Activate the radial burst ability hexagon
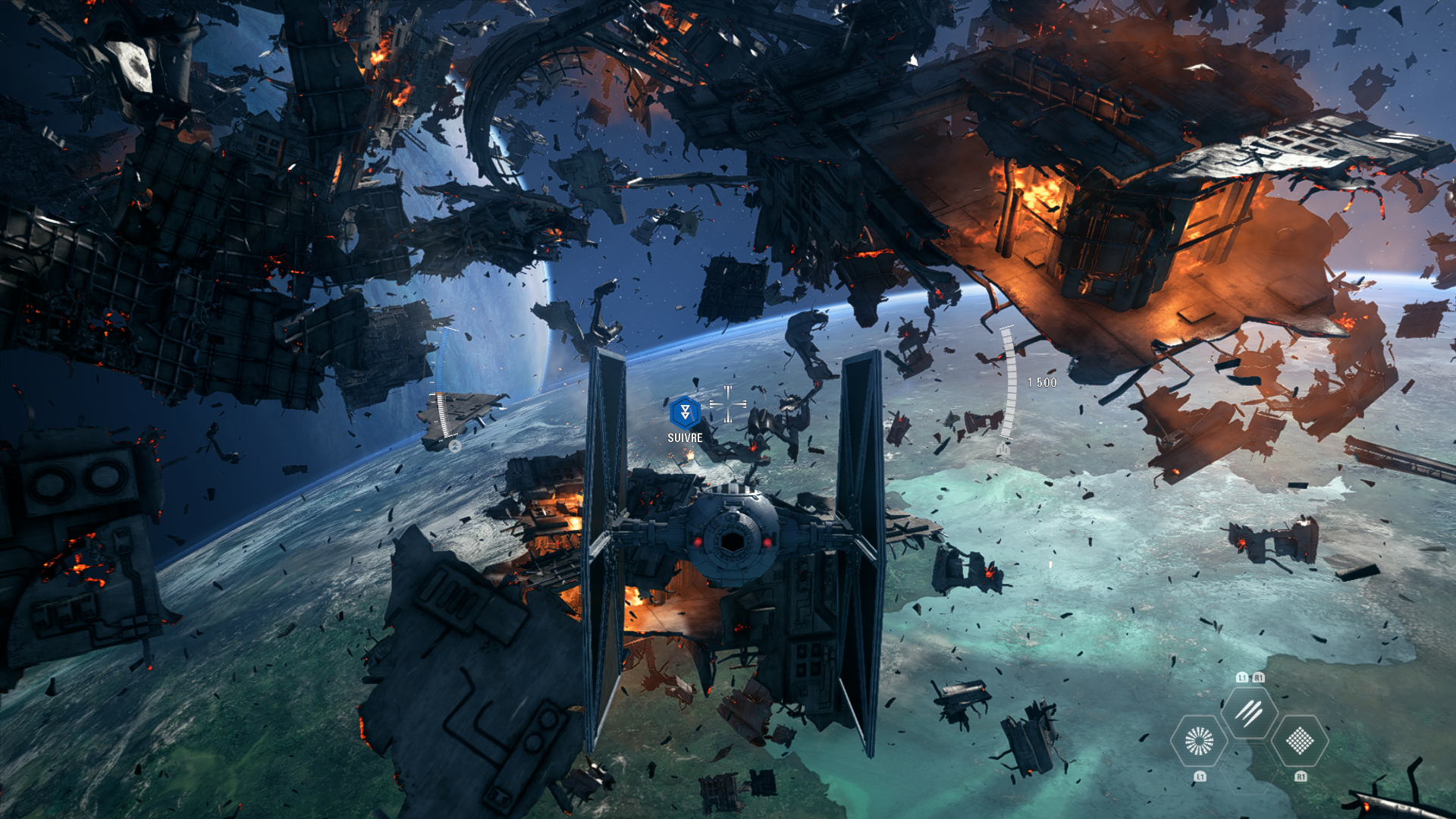1456x819 pixels. (x=1199, y=741)
